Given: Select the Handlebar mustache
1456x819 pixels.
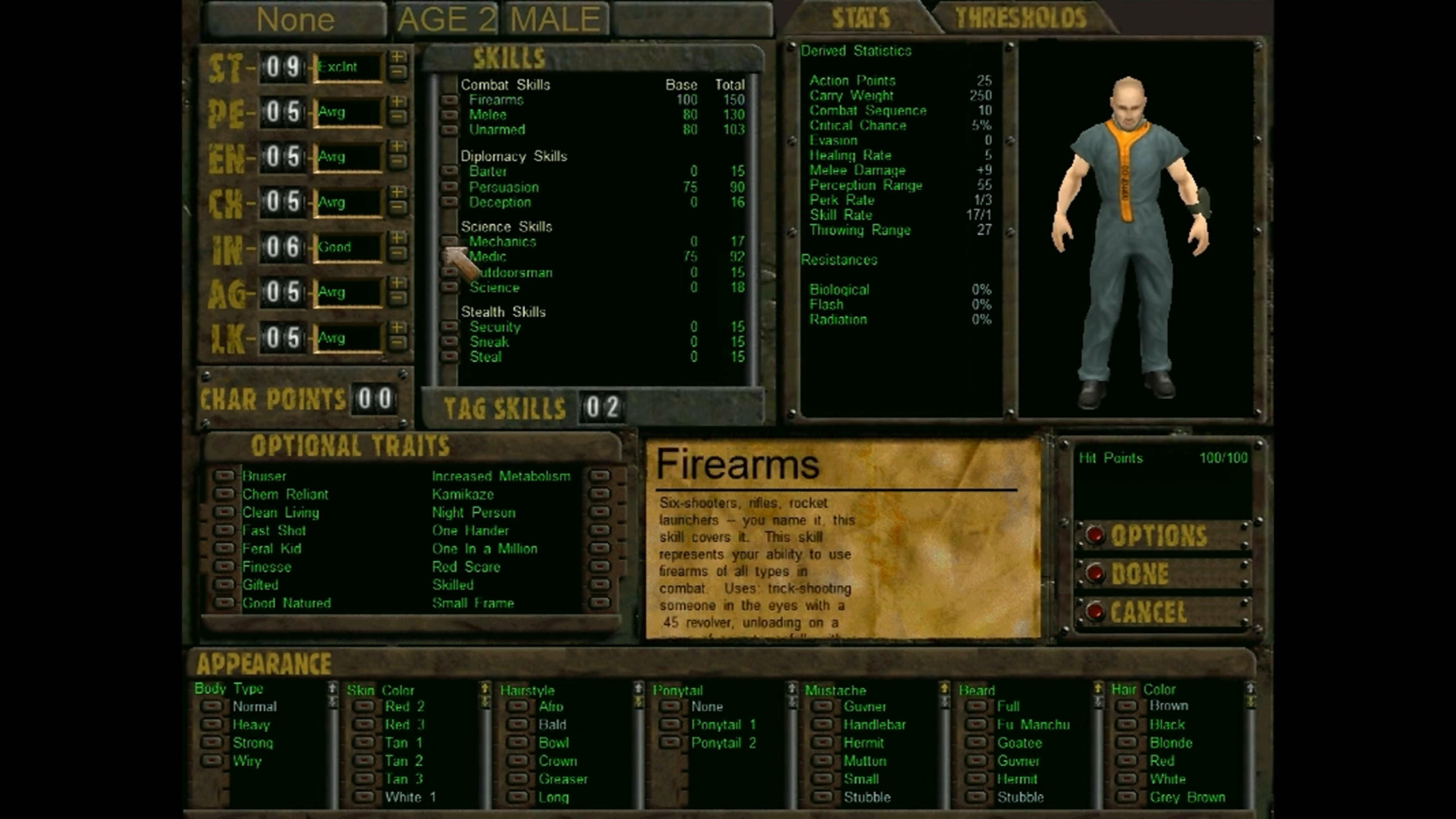Looking at the screenshot, I should (x=822, y=725).
